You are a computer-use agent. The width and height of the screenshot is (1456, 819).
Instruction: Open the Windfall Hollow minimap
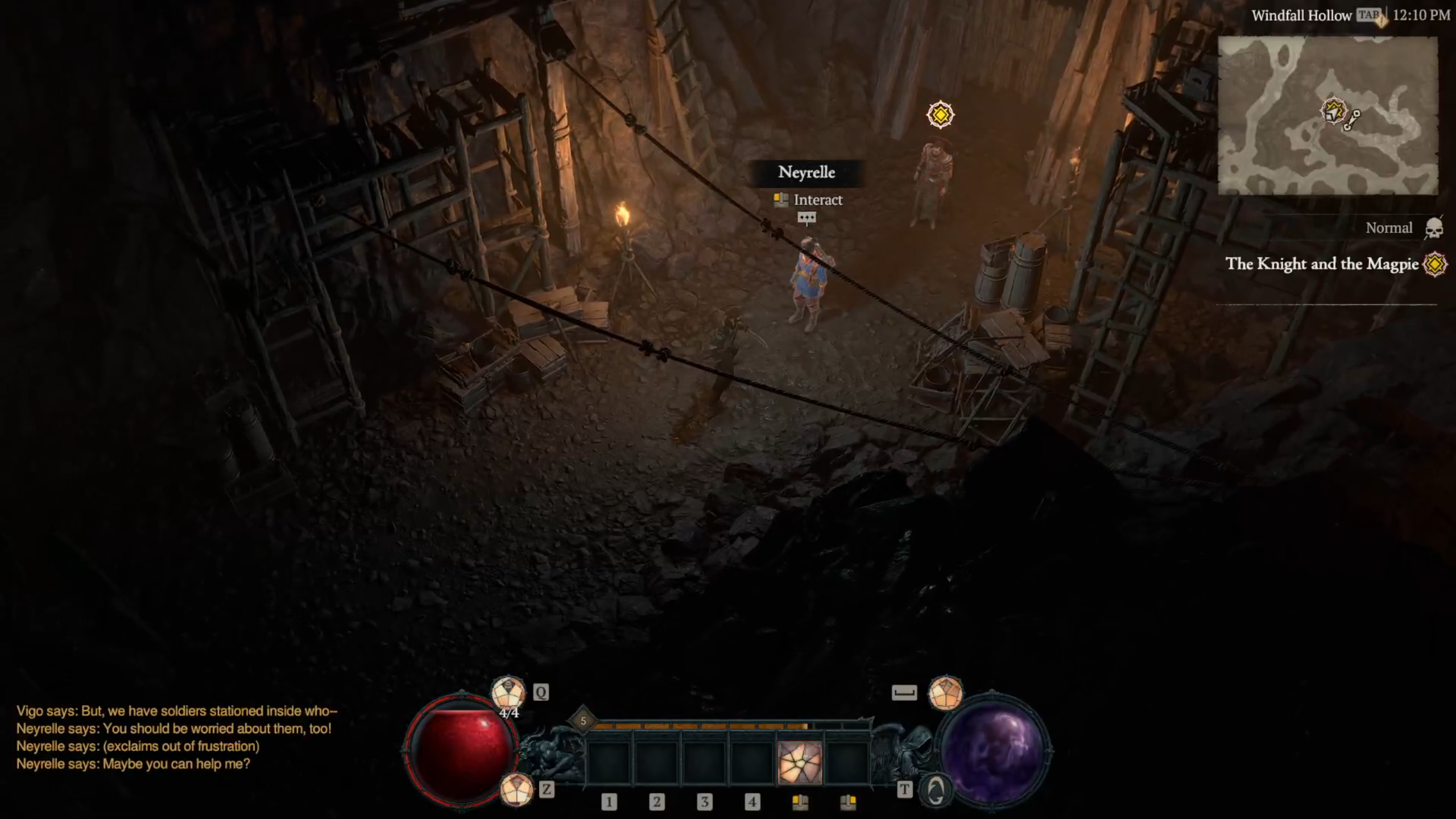pyautogui.click(x=1327, y=115)
